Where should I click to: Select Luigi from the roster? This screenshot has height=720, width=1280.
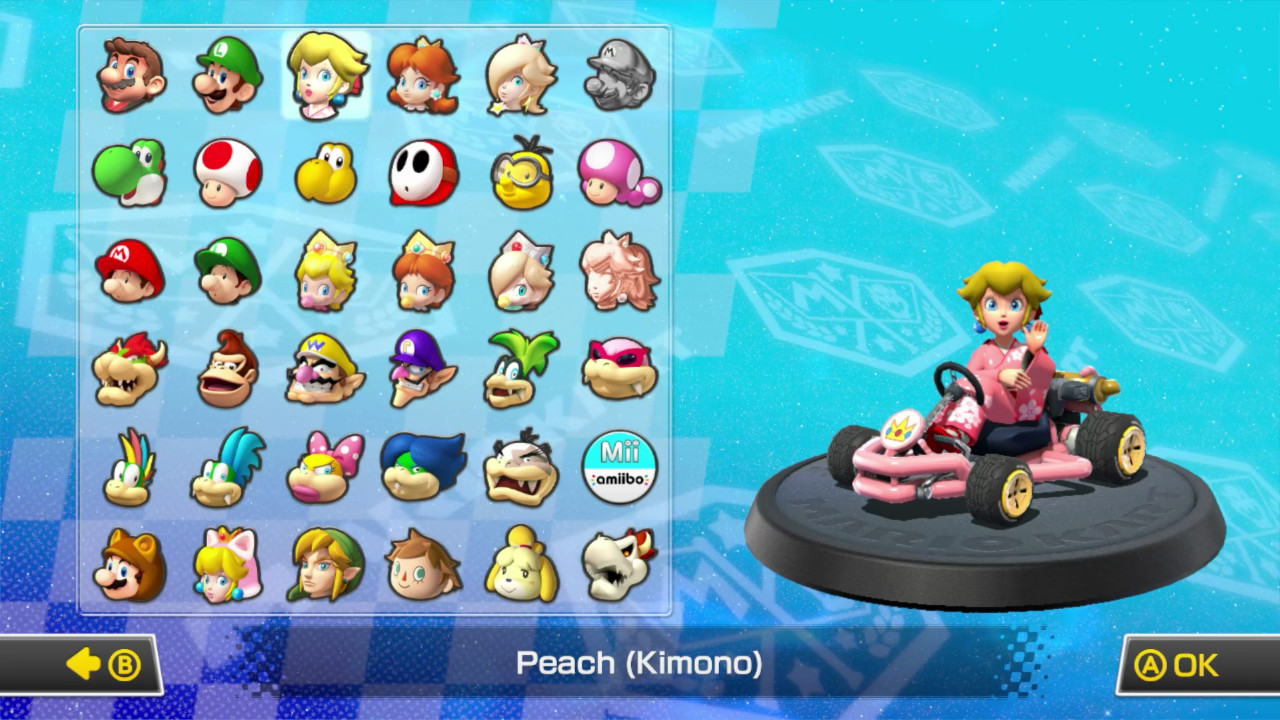[226, 75]
